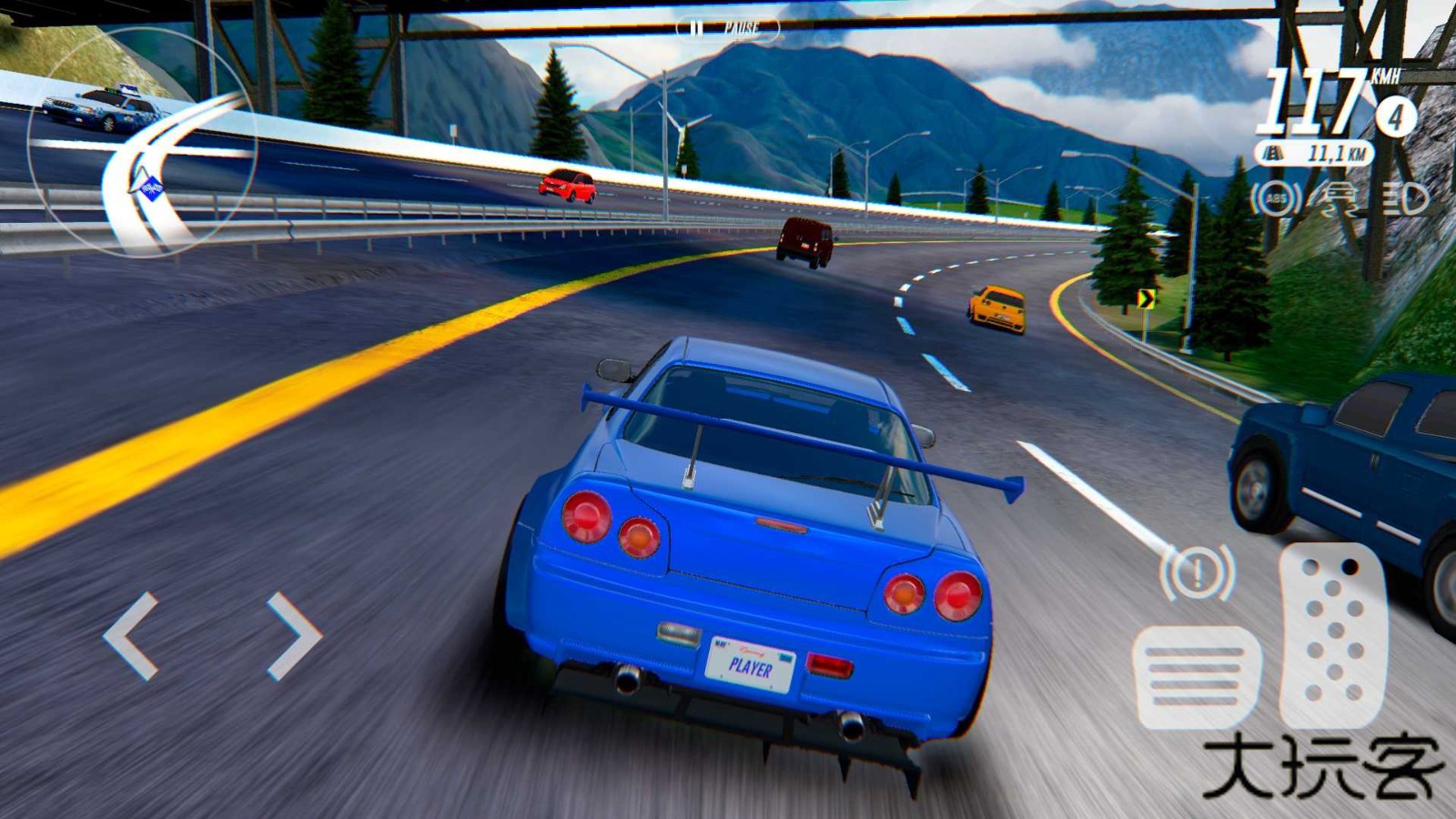Screen dimensions: 1456x819
Task: Open the PAUSE menu
Action: pos(728,27)
